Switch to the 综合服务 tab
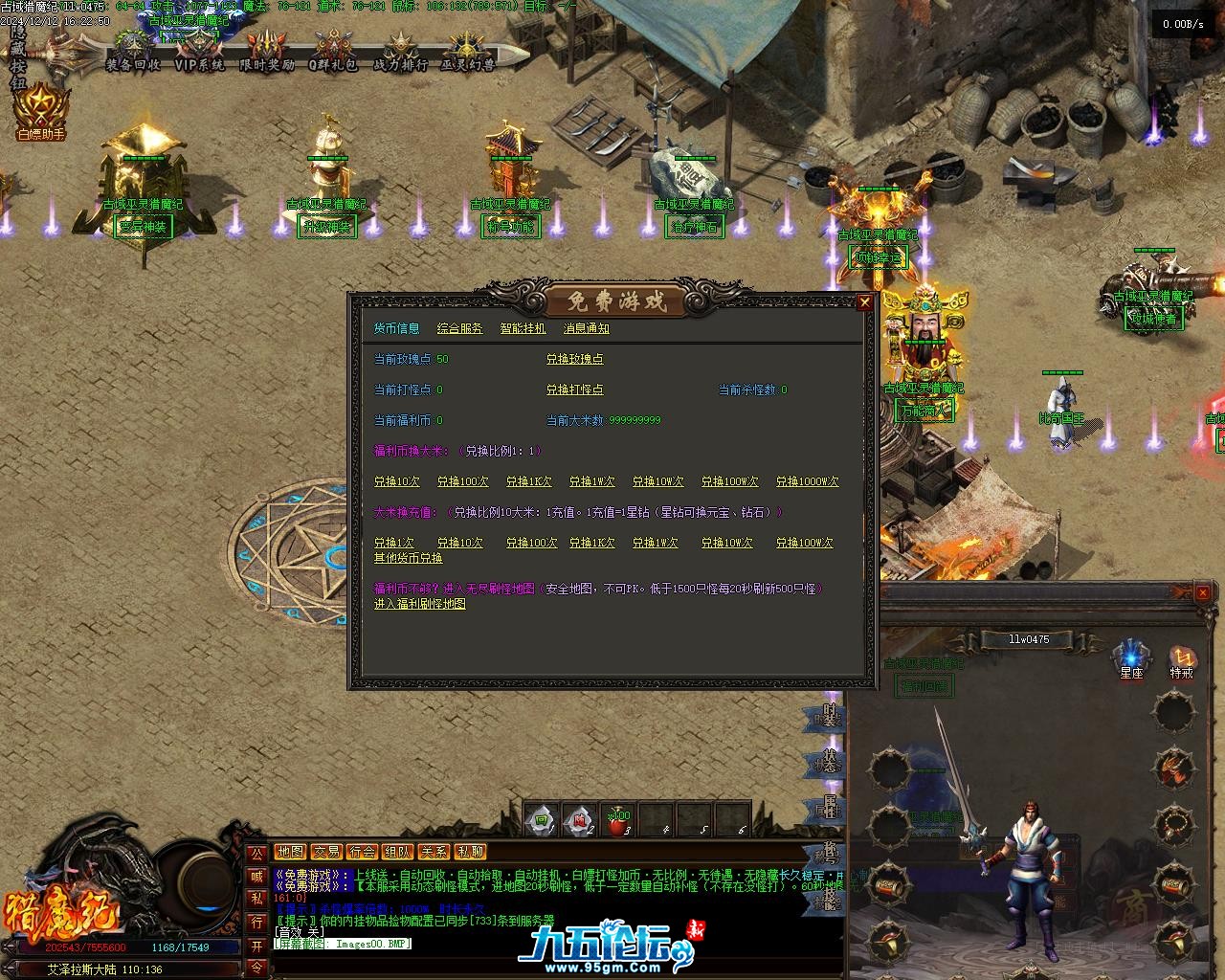1225x980 pixels. click(x=459, y=328)
